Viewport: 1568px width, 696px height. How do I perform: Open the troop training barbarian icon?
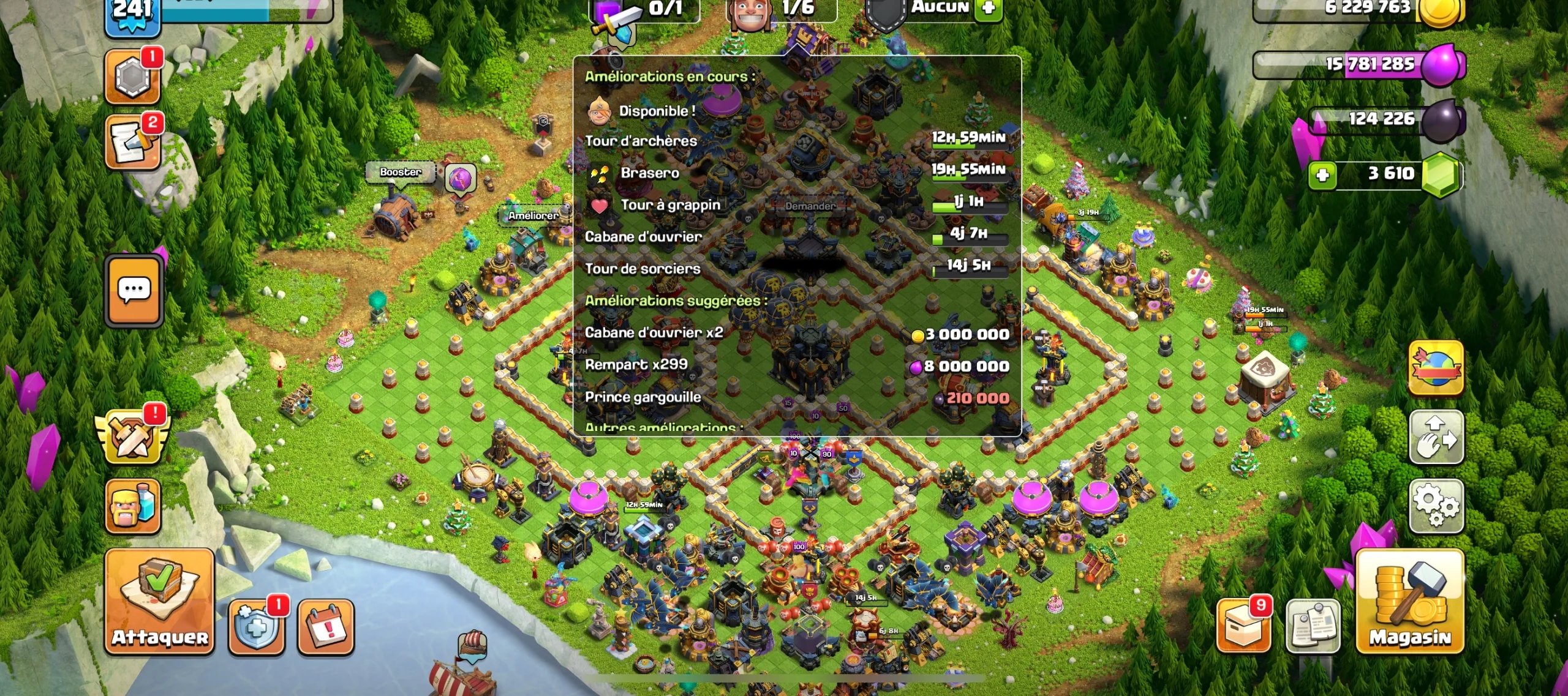[x=134, y=507]
